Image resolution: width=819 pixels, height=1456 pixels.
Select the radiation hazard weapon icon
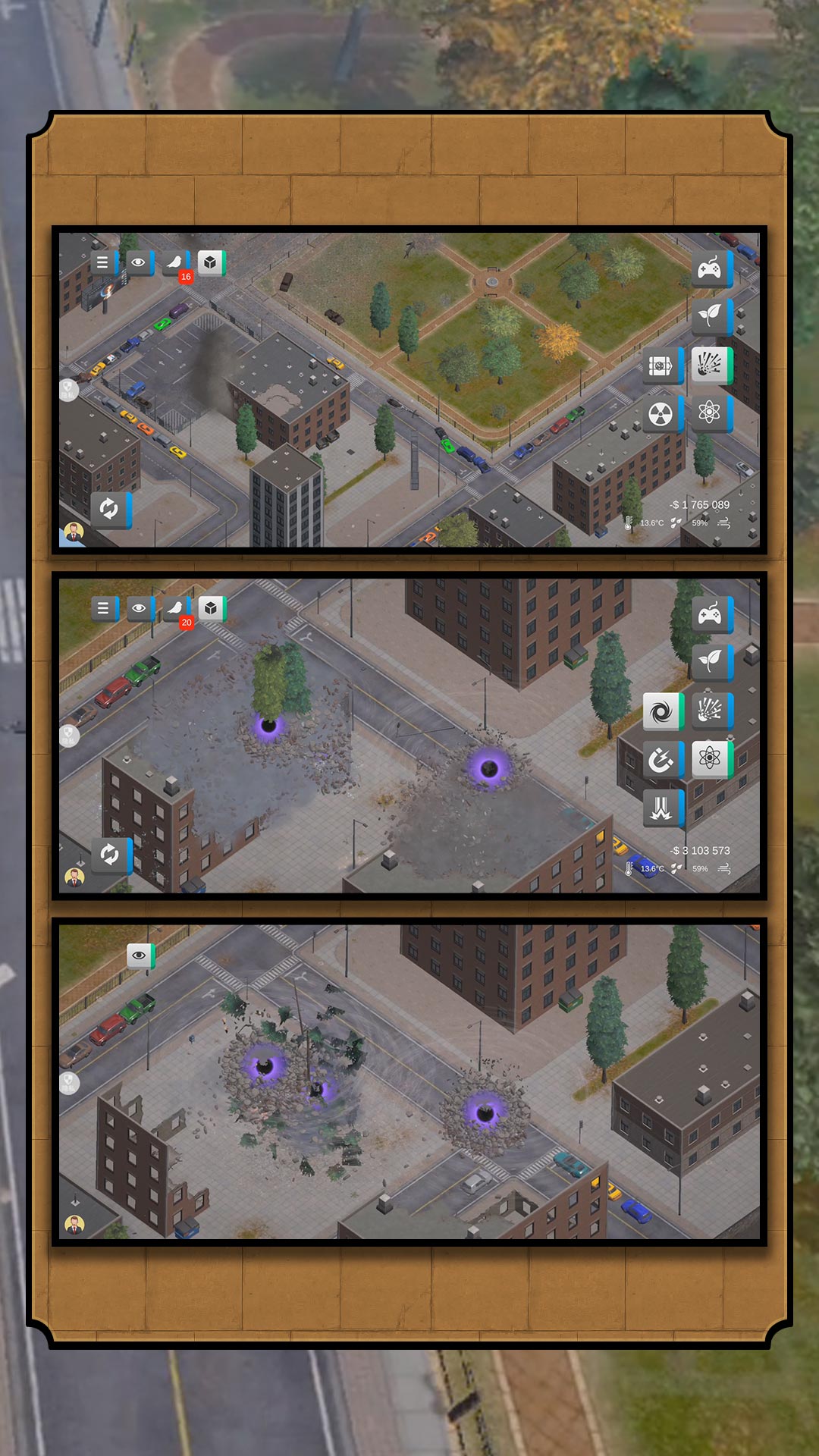click(661, 414)
